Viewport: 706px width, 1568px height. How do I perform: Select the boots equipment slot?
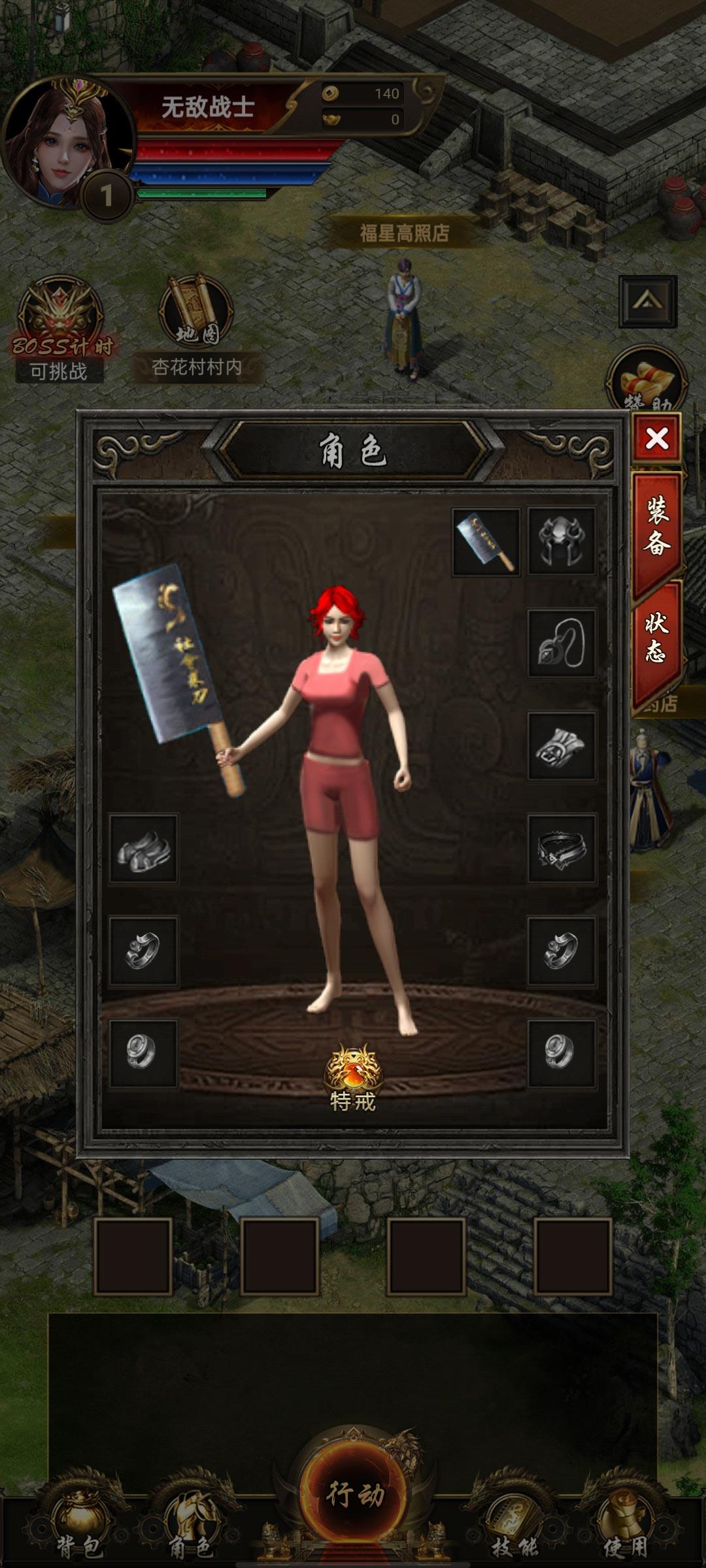(x=143, y=849)
